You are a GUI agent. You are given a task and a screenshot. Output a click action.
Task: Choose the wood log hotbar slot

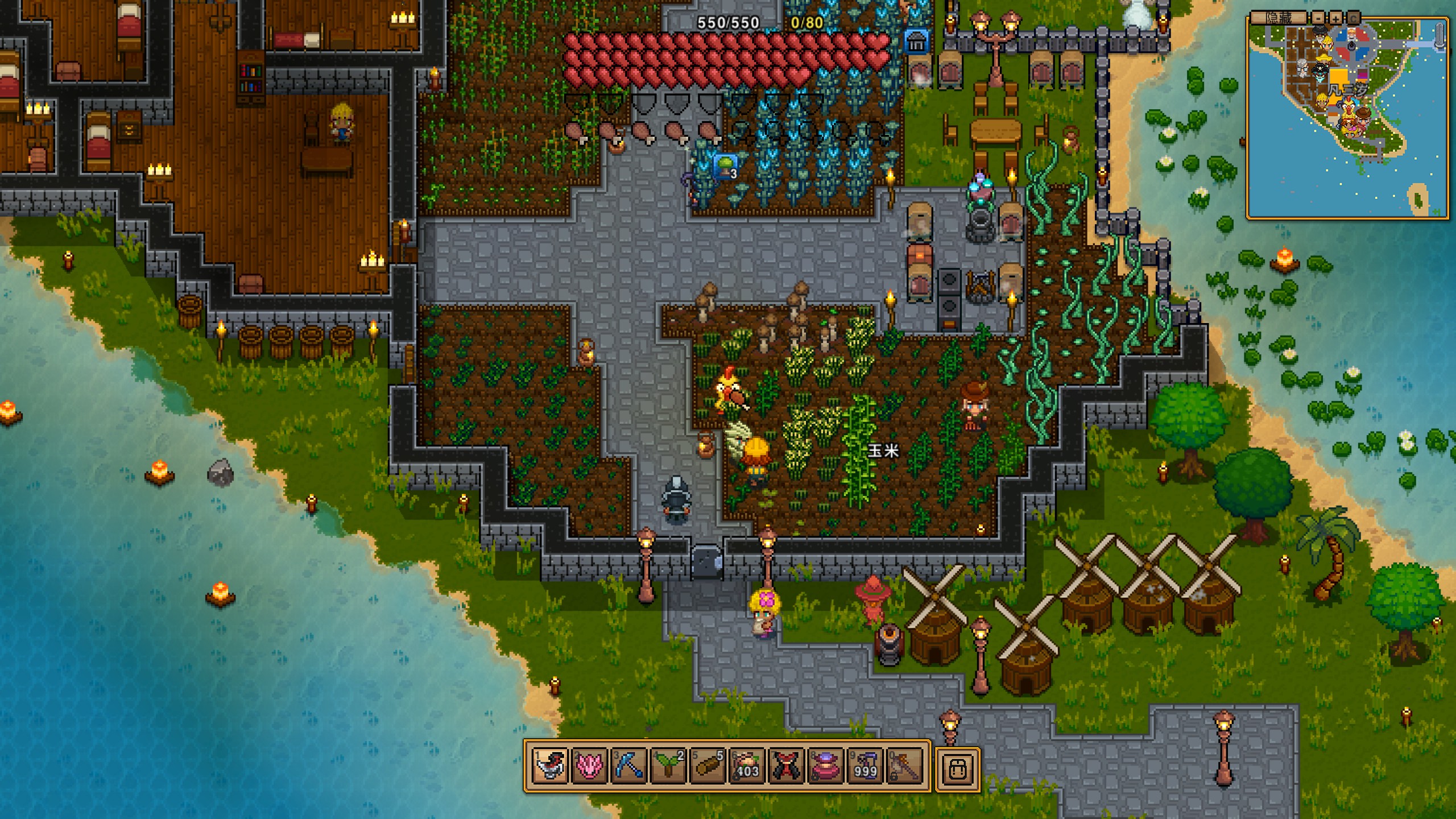coord(708,766)
